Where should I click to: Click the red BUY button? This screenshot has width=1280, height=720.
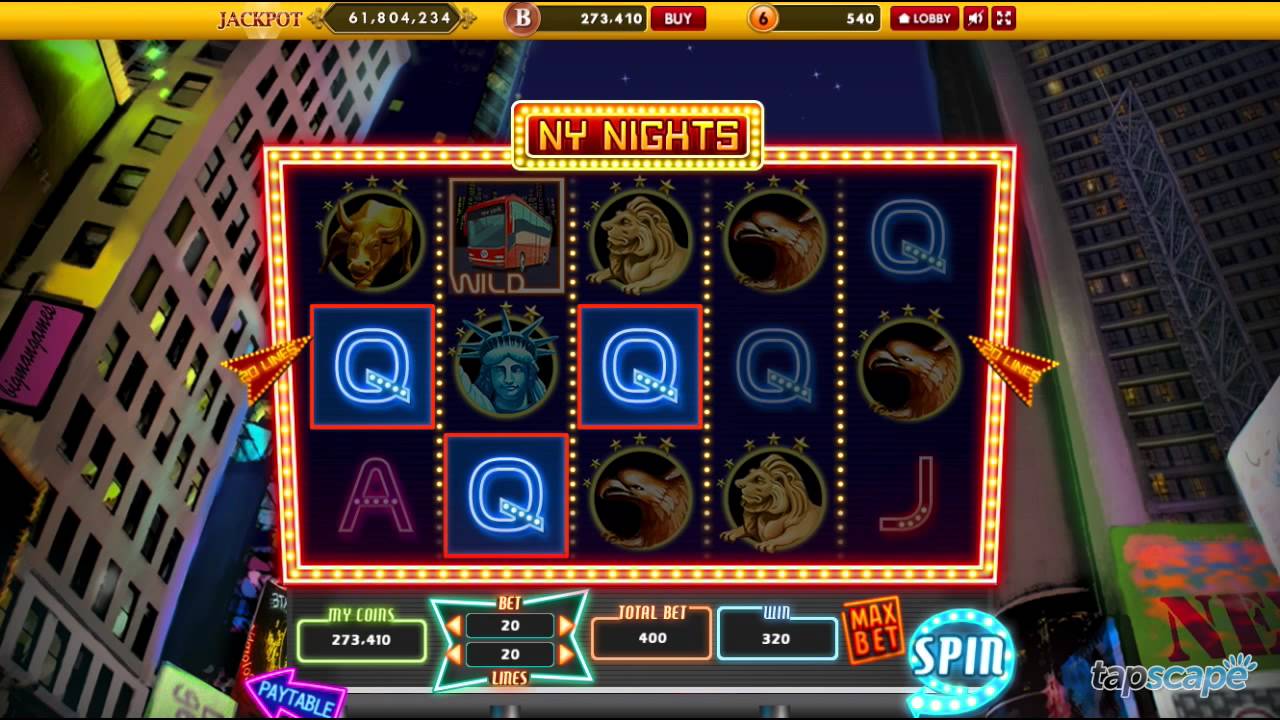pyautogui.click(x=679, y=18)
